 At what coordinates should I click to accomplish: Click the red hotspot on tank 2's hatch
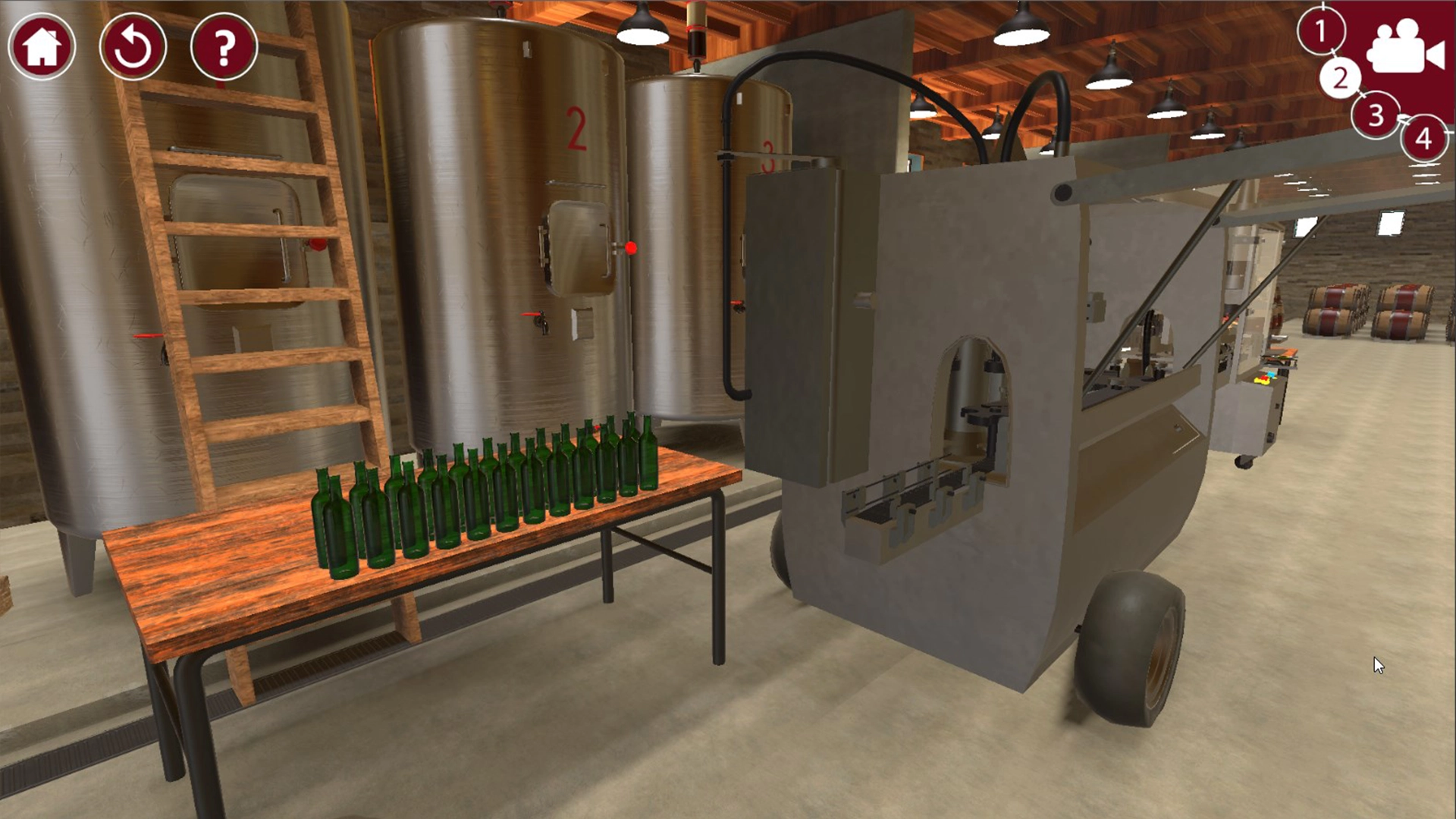point(630,246)
